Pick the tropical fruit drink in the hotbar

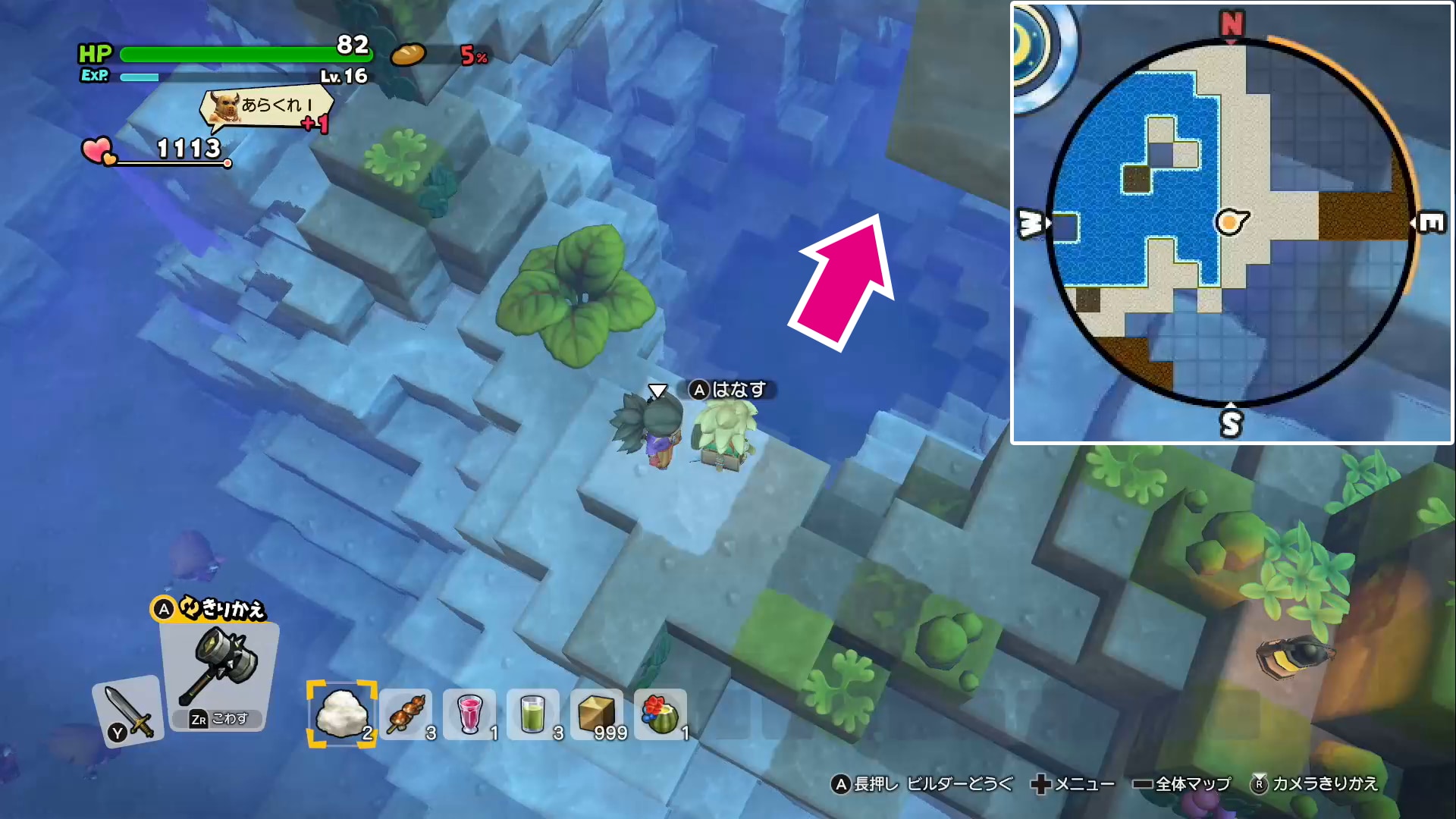[660, 713]
